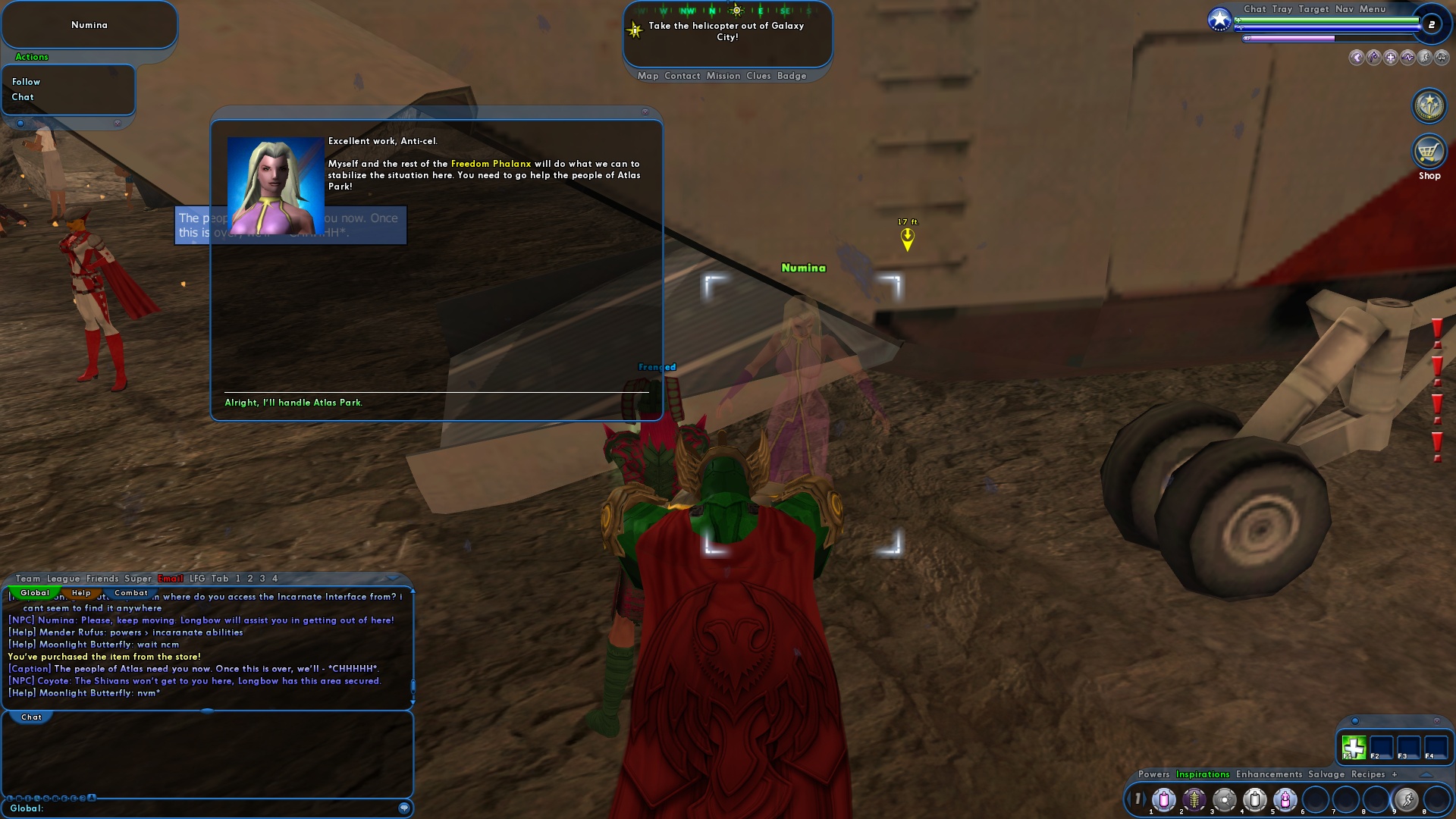Click the heartbeat pulse buff icon top right
Image resolution: width=1456 pixels, height=819 pixels.
pyautogui.click(x=1407, y=57)
